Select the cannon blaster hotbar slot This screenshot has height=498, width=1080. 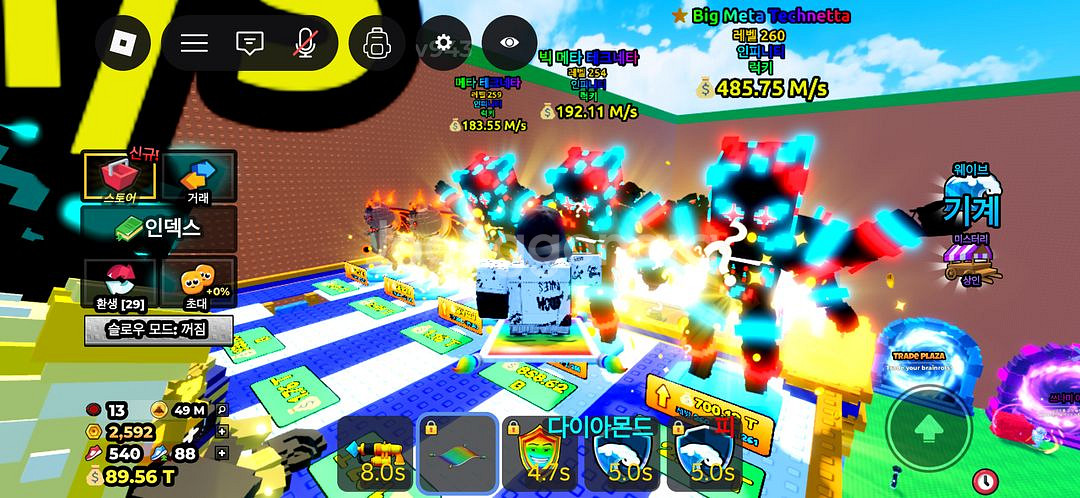[x=375, y=453]
